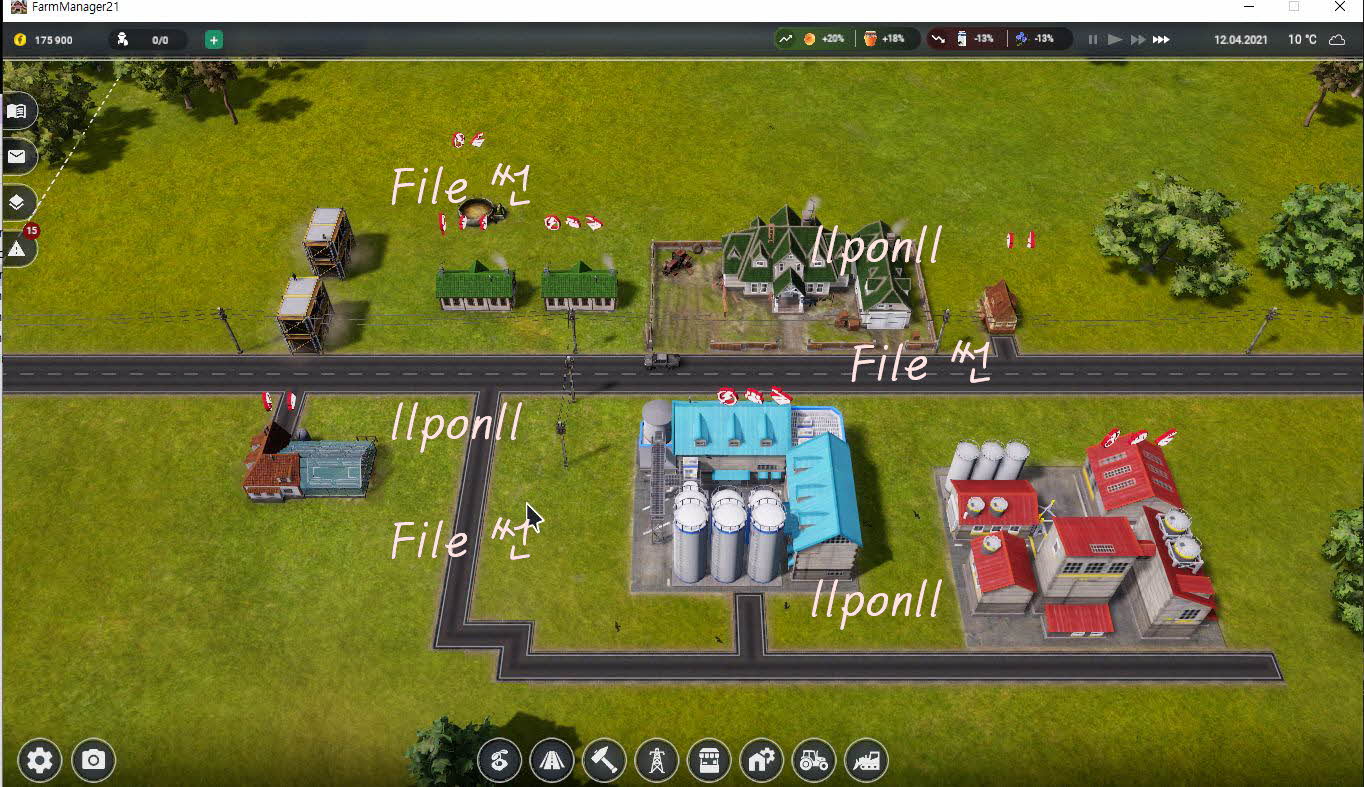Toggle the map layers overlay

17,202
